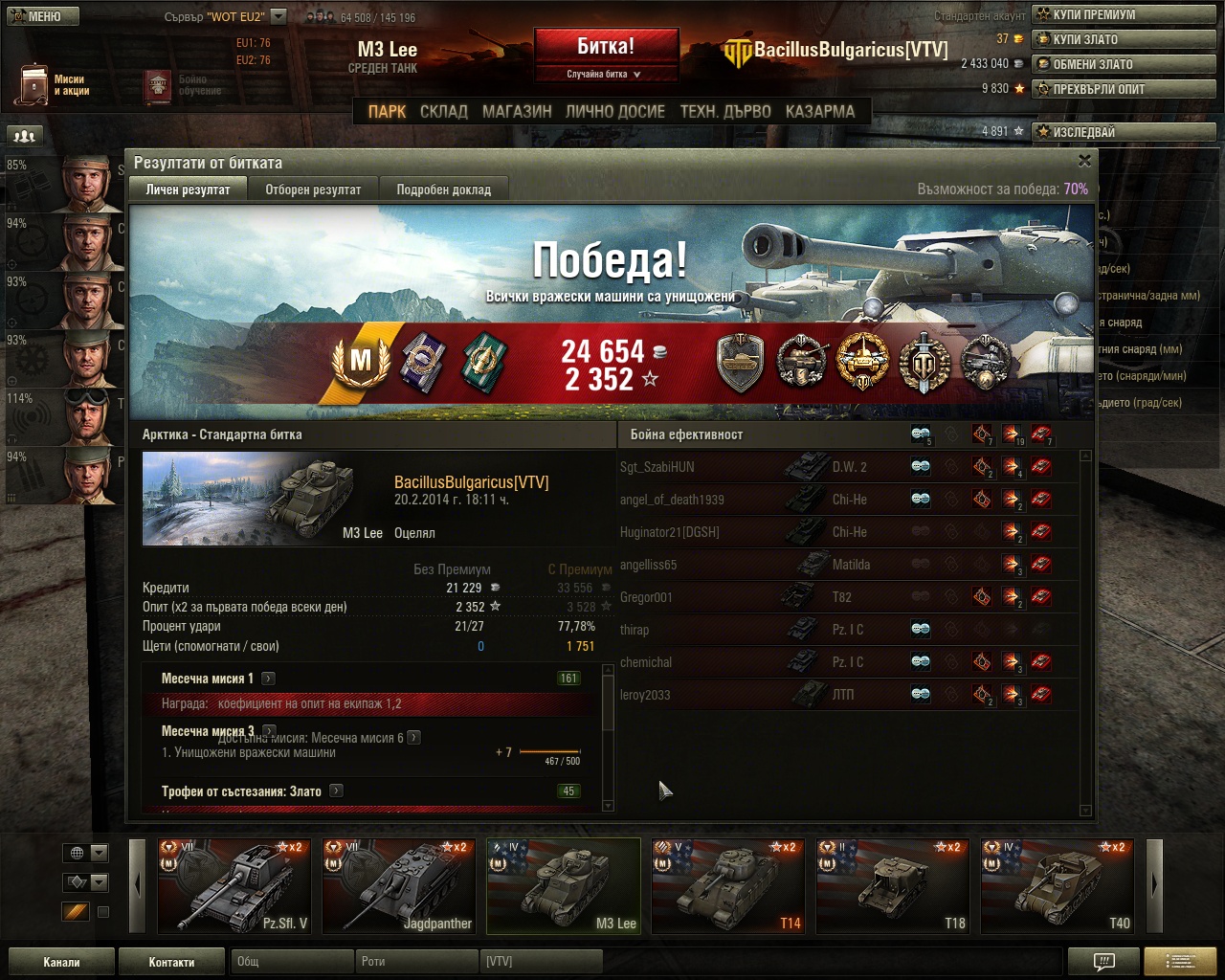This screenshot has width=1225, height=980.
Task: Click КУПИ ПРЕМИУМ button
Action: [1125, 14]
